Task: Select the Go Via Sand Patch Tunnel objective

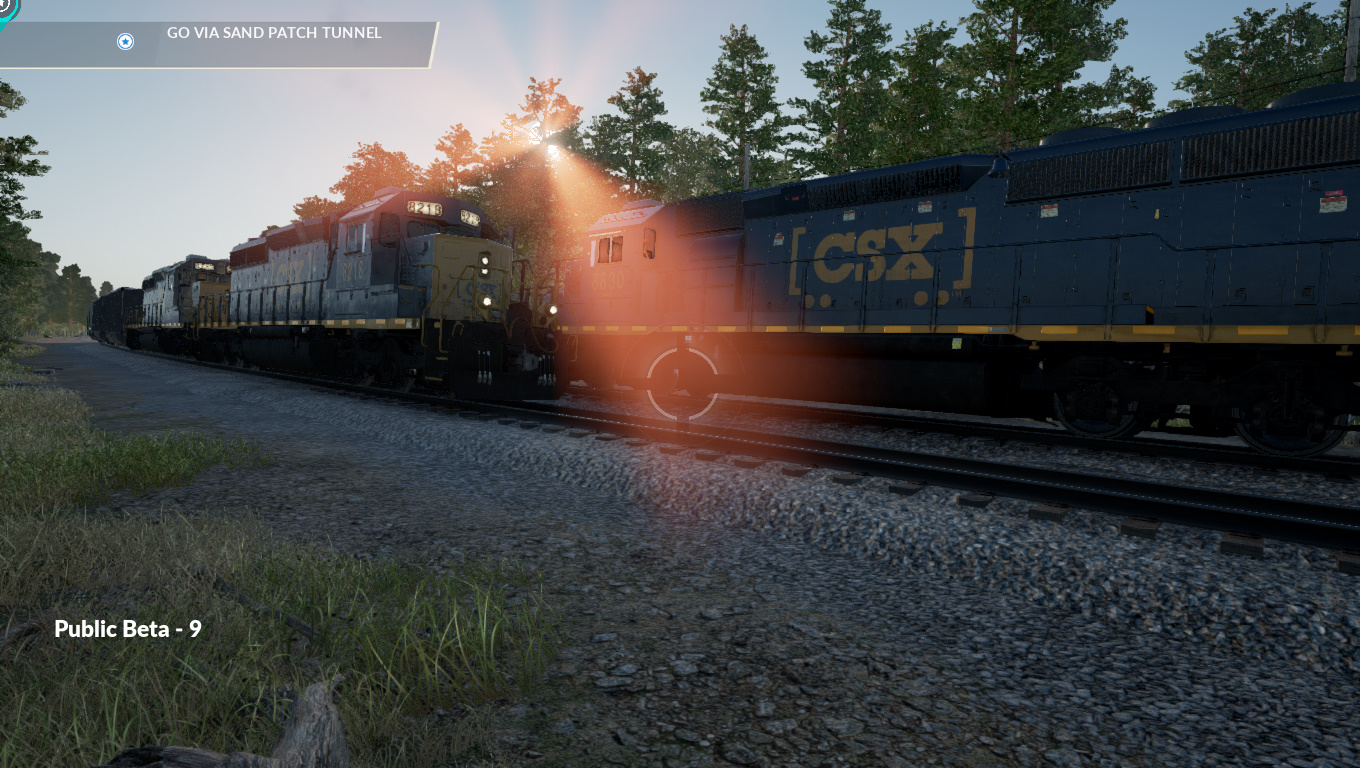Action: click(274, 33)
